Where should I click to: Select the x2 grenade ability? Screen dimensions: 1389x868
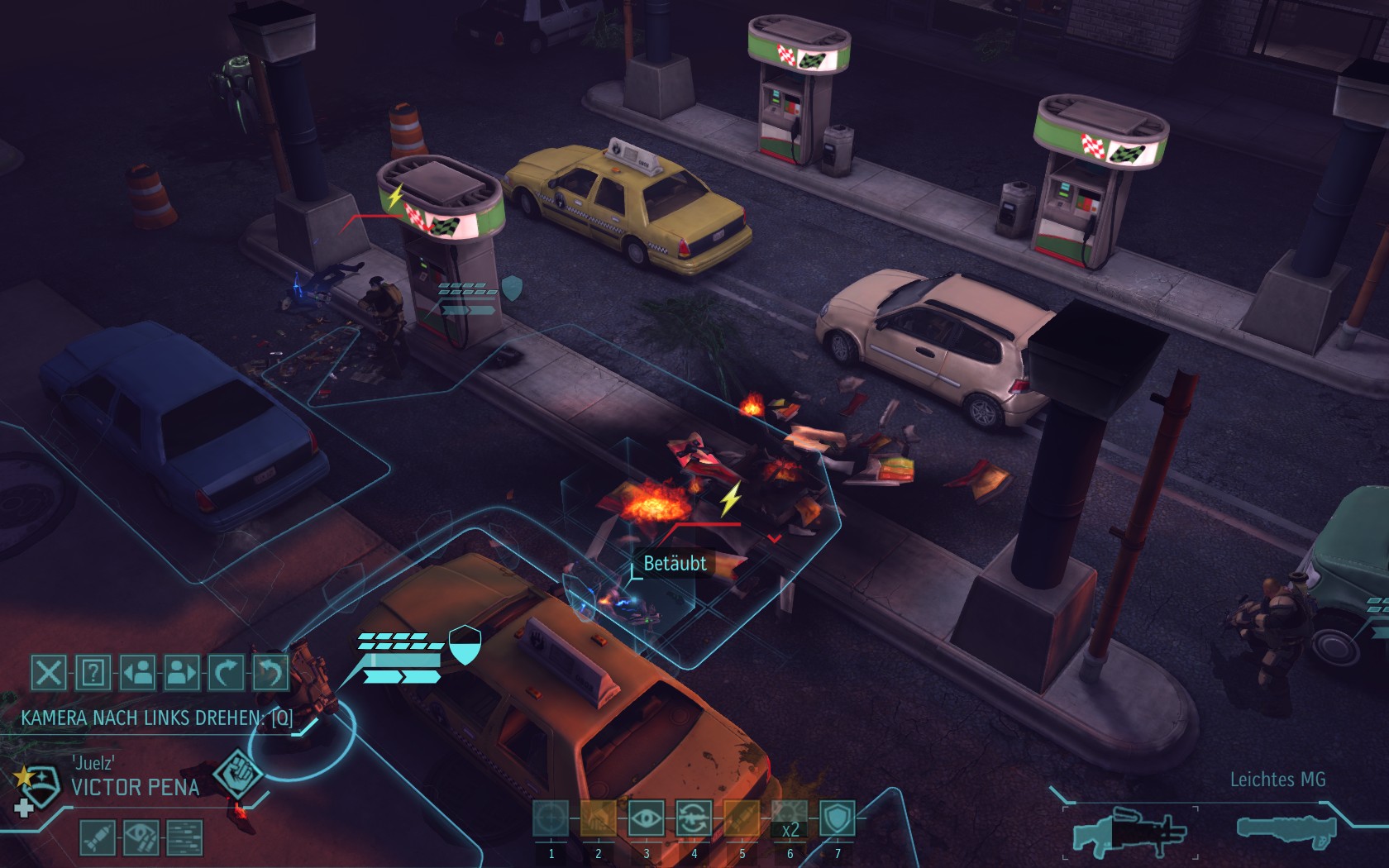pyautogui.click(x=790, y=819)
